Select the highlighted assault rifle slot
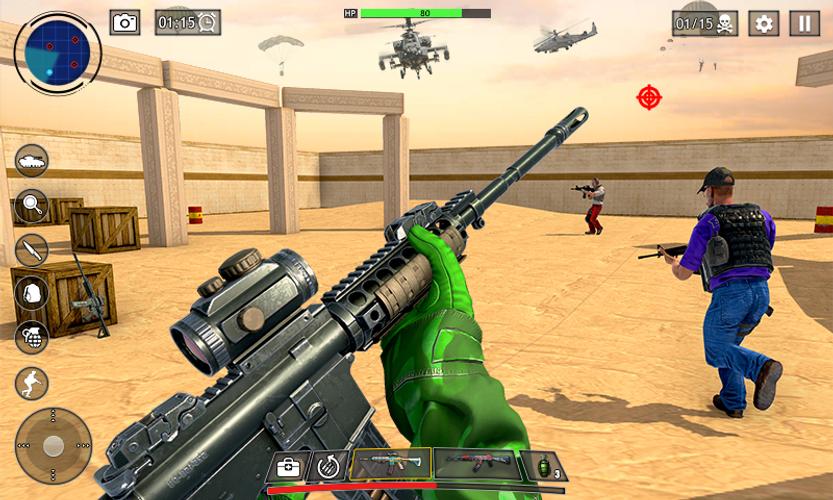This screenshot has height=500, width=833. tap(390, 465)
